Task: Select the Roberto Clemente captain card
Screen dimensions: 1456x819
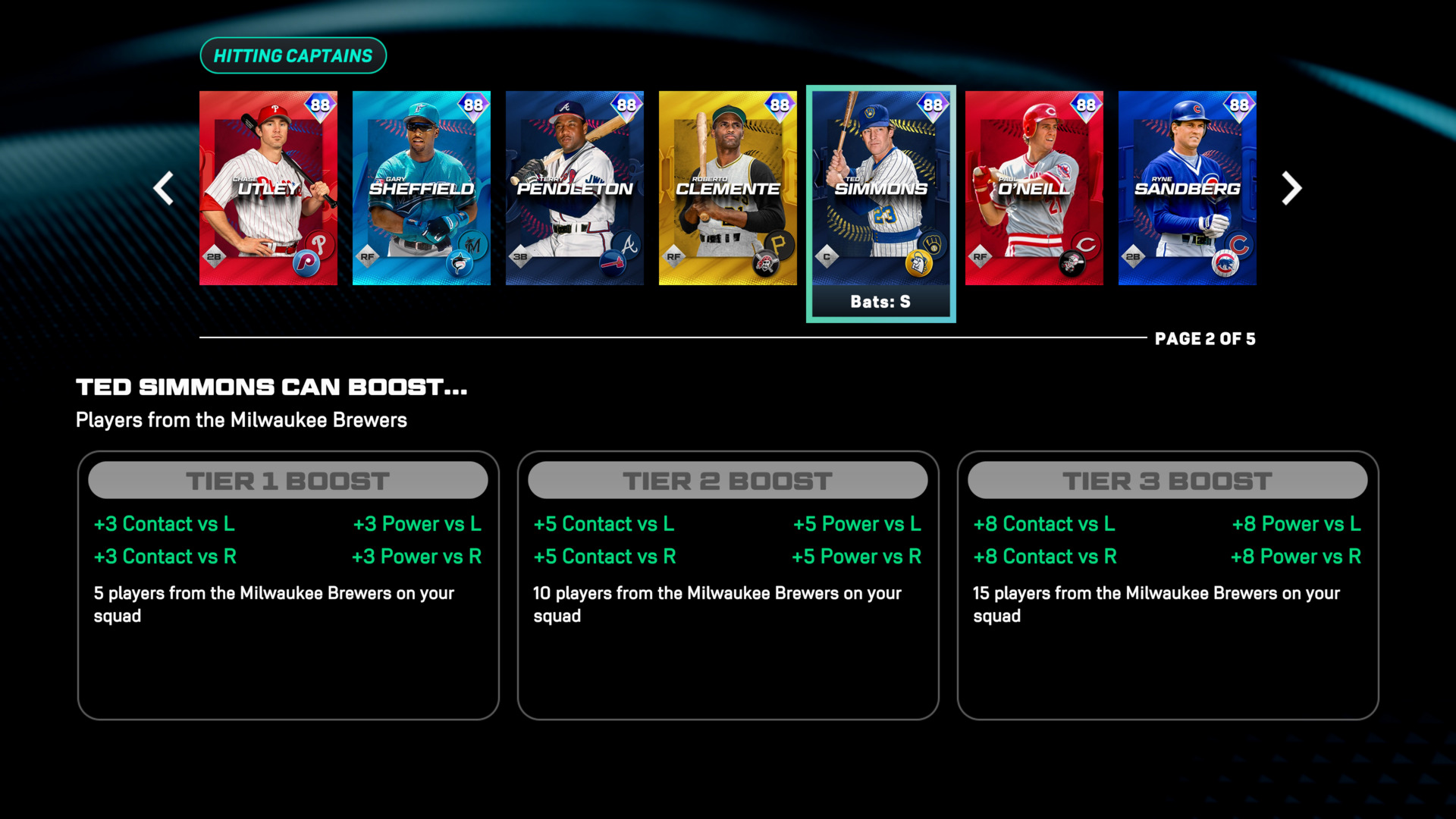Action: coord(728,188)
